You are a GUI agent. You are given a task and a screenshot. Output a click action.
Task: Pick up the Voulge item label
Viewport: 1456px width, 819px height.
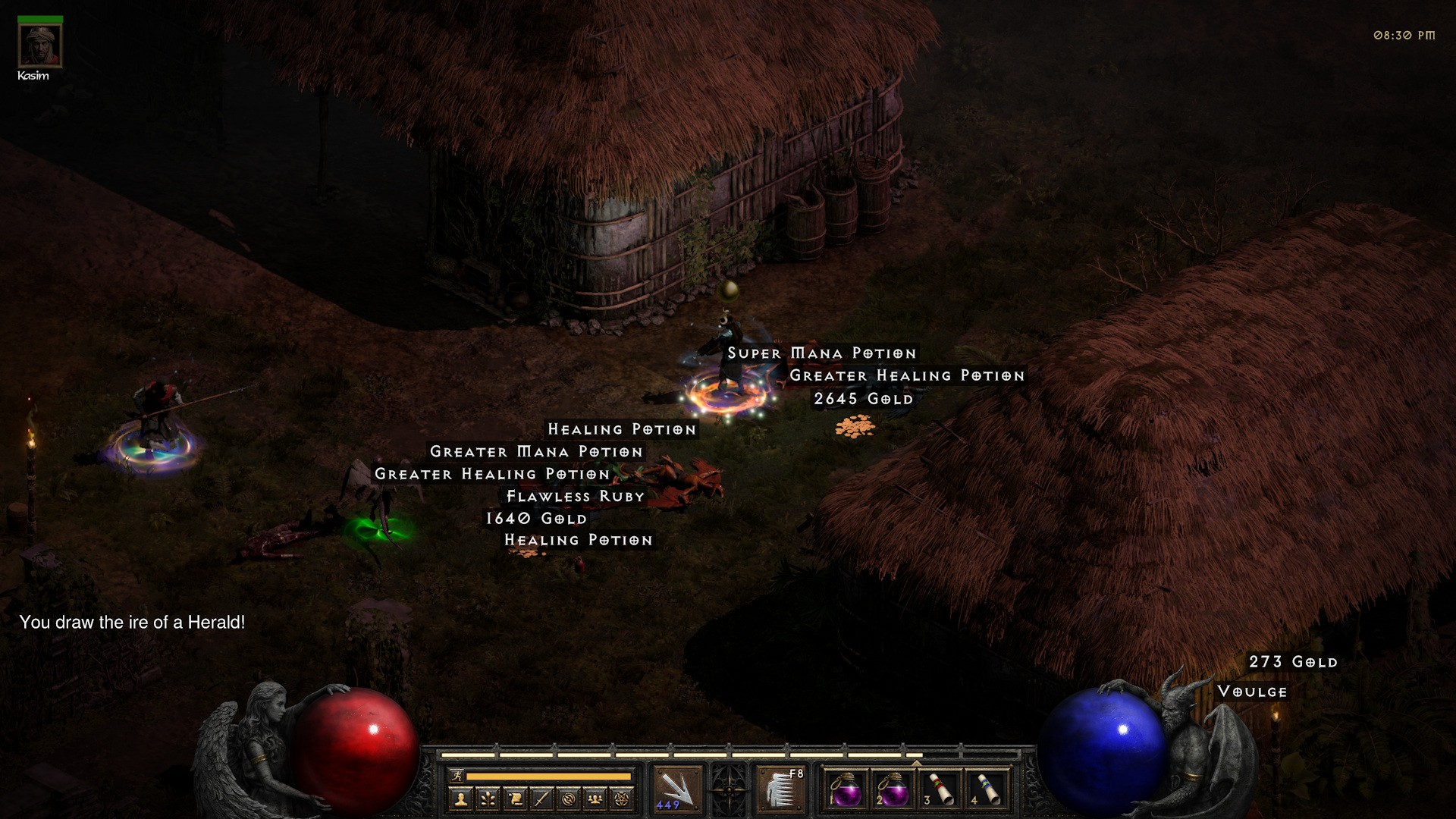pos(1252,692)
